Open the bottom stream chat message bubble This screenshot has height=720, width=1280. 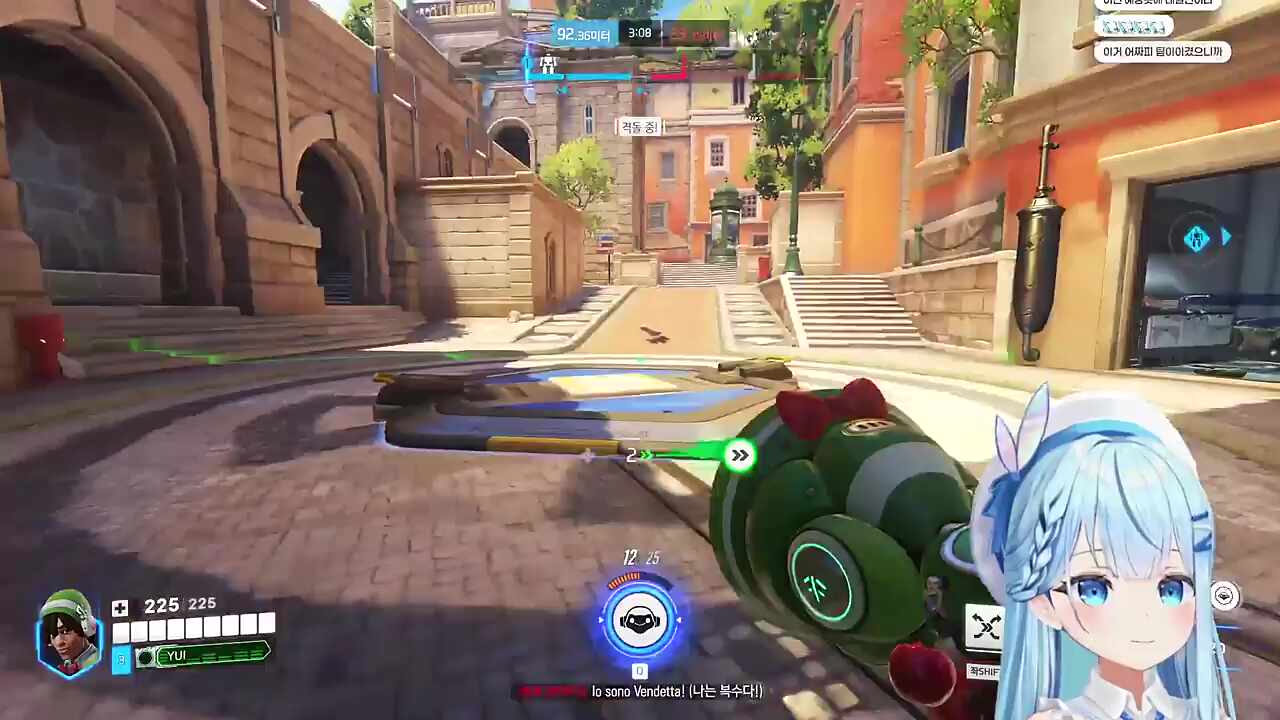pyautogui.click(x=1162, y=52)
